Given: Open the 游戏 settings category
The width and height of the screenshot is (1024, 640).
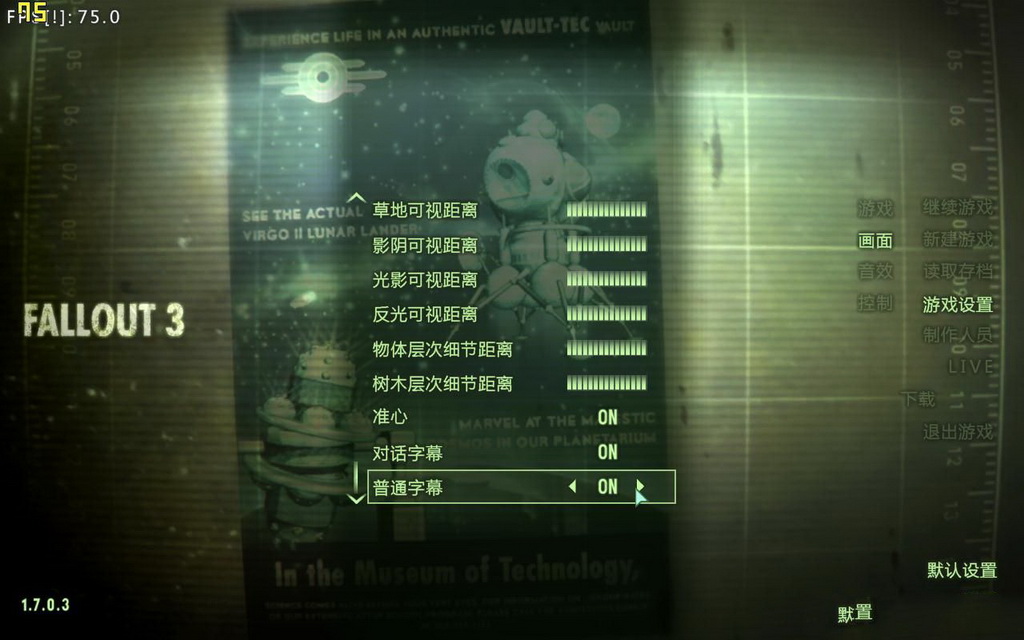Looking at the screenshot, I should [875, 209].
